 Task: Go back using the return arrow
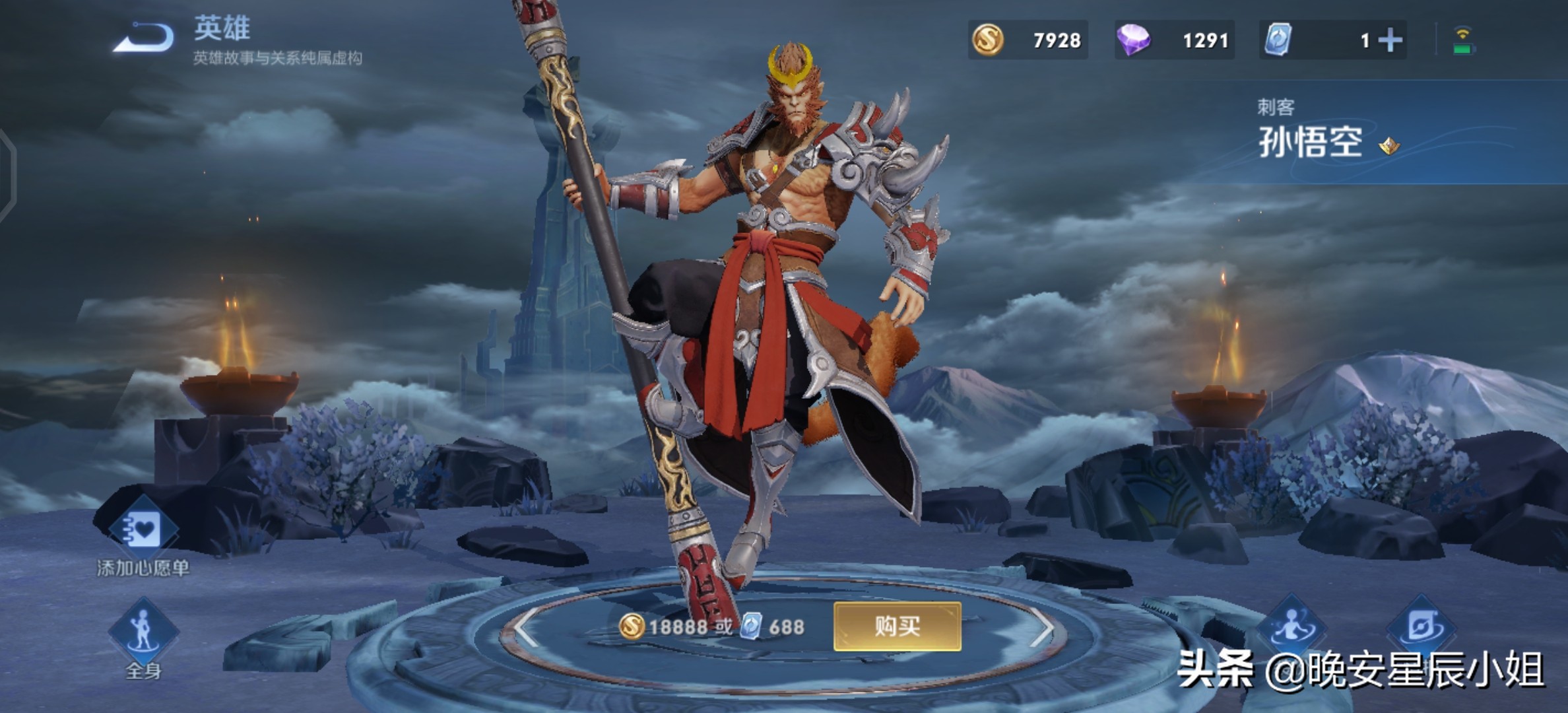click(x=144, y=38)
